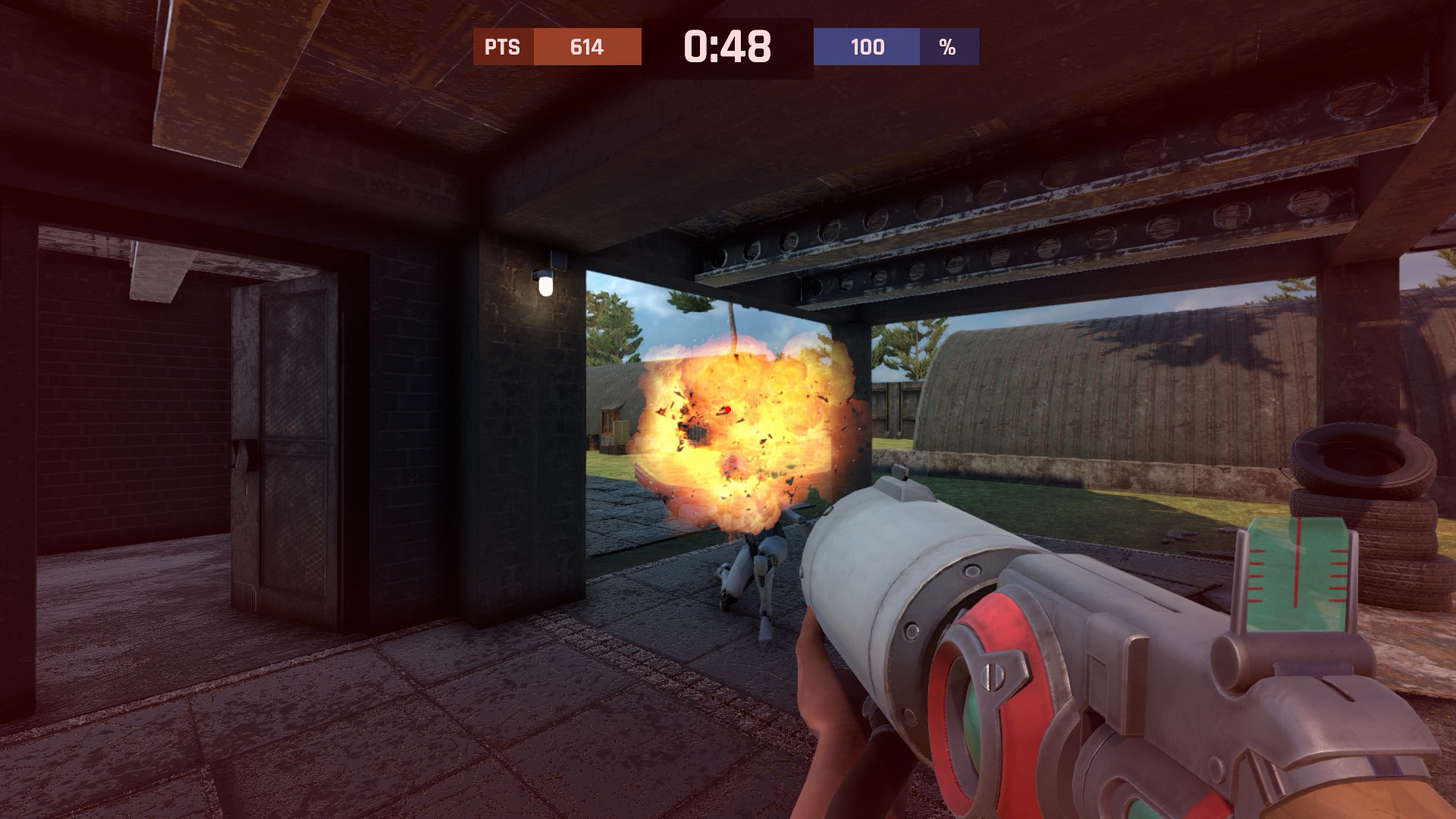Expand the blue health percentage panel
The width and height of the screenshot is (1456, 819).
(x=867, y=48)
